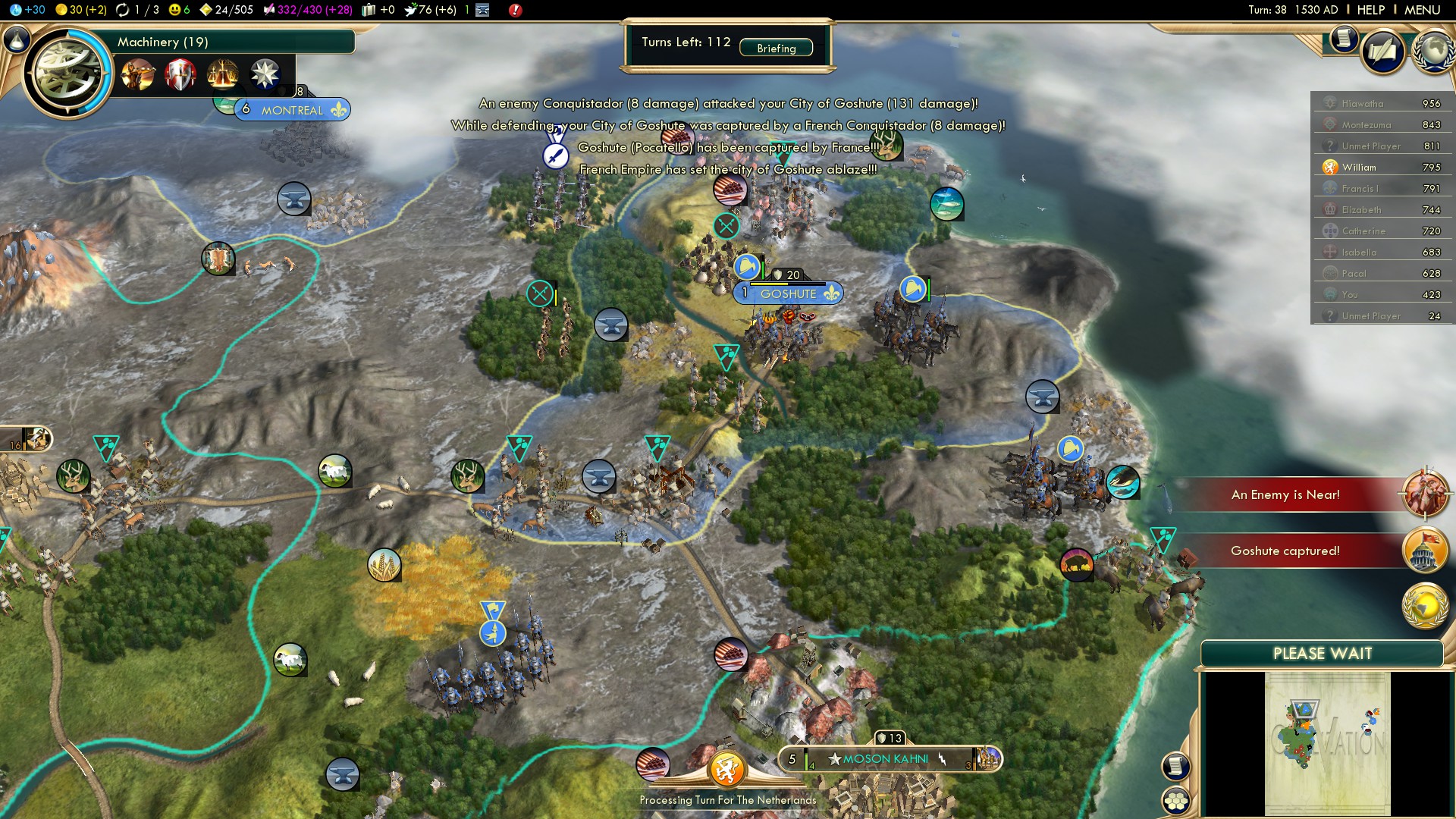The height and width of the screenshot is (819, 1456).
Task: Open social policies scroll and quill button
Action: click(1382, 52)
